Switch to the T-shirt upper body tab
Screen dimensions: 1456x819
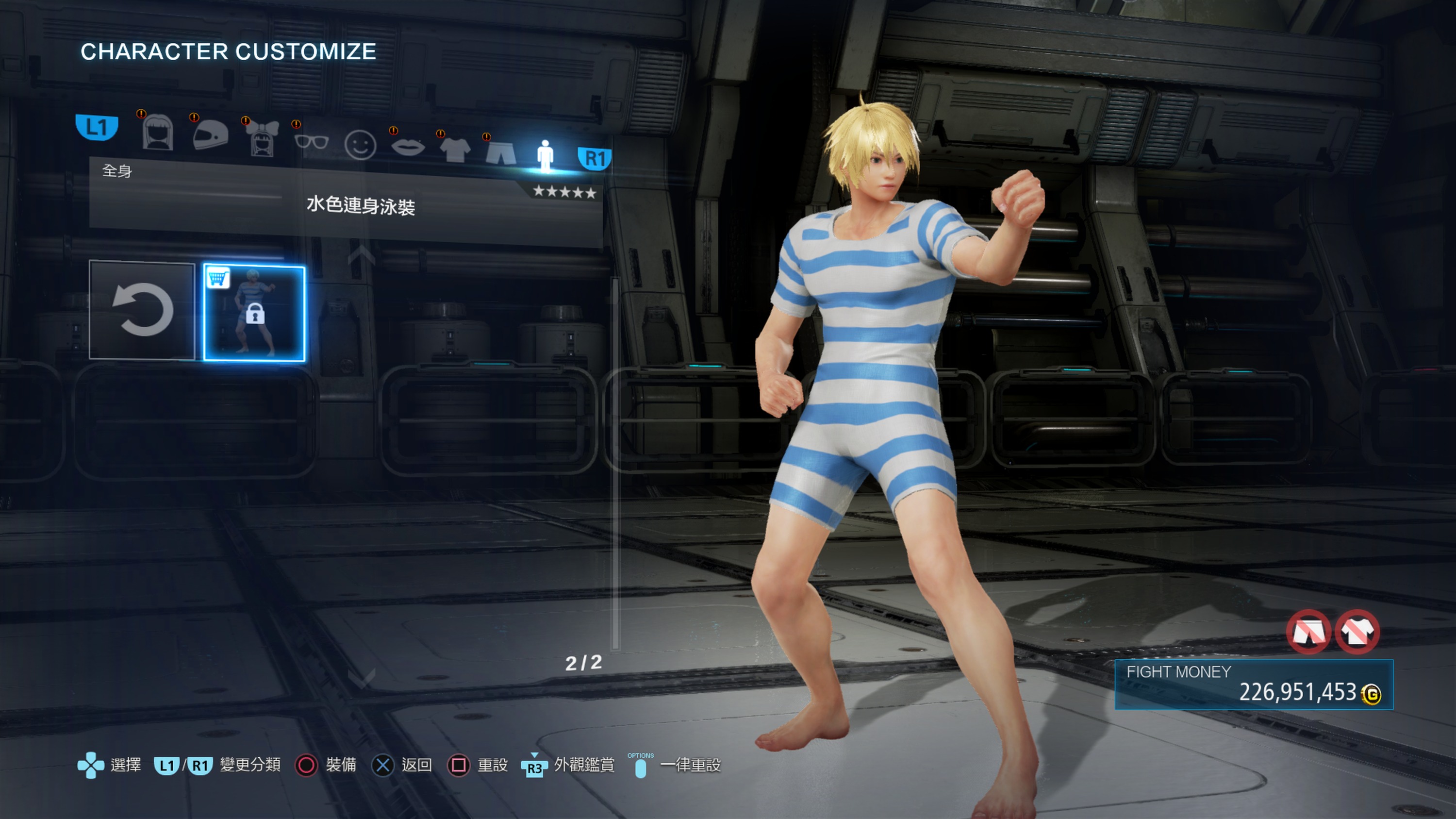coord(454,150)
